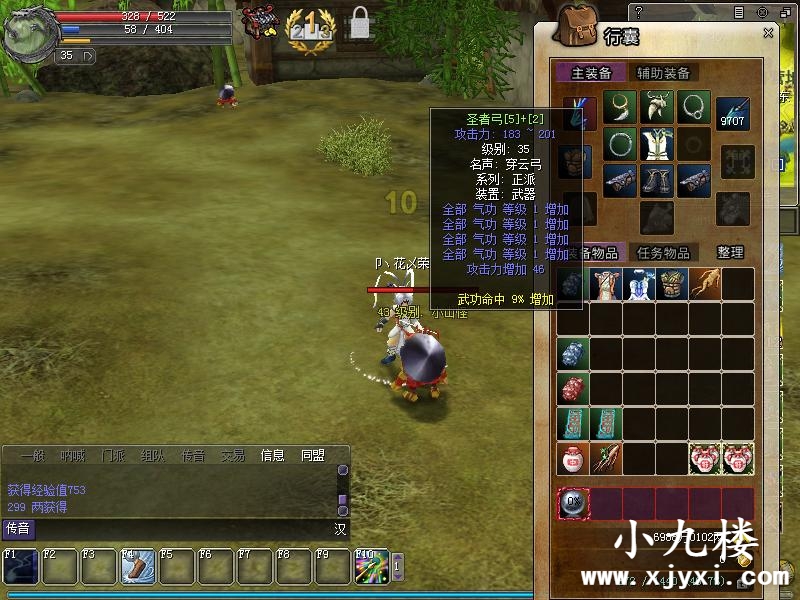Select the red ore item in the bag
The width and height of the screenshot is (800, 600).
coord(573,389)
